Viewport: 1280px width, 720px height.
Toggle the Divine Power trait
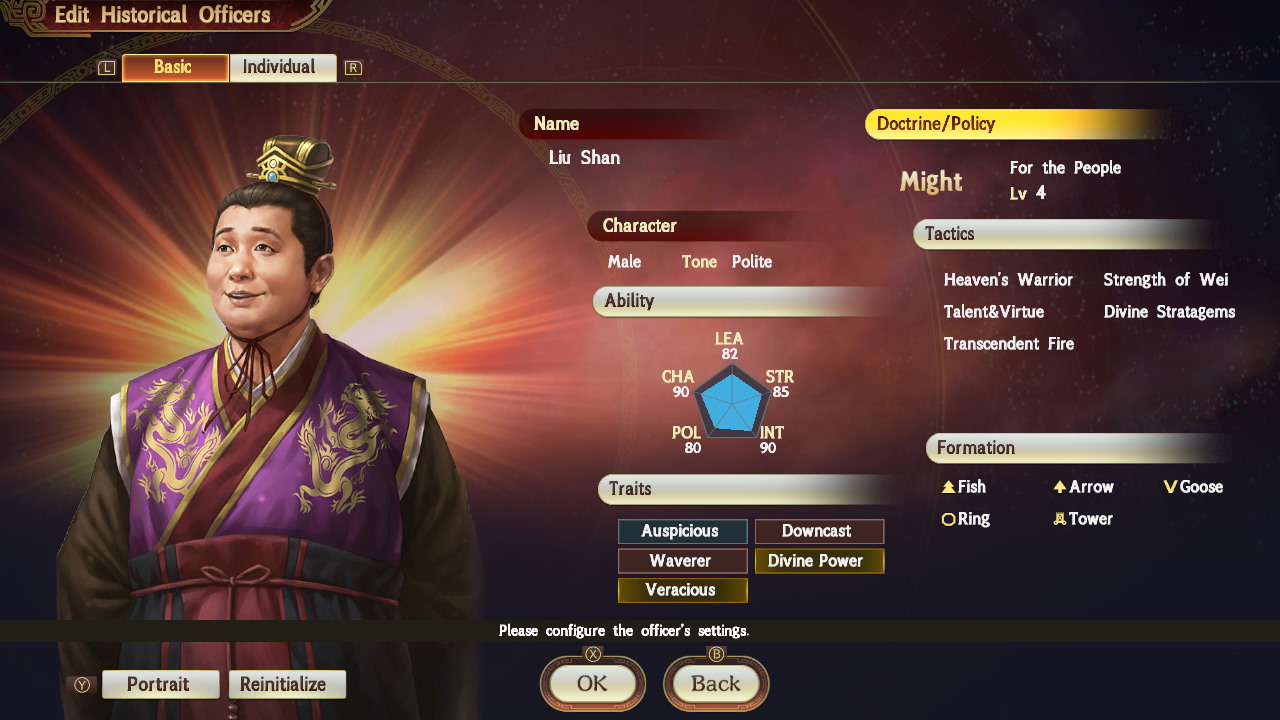pyautogui.click(x=819, y=561)
